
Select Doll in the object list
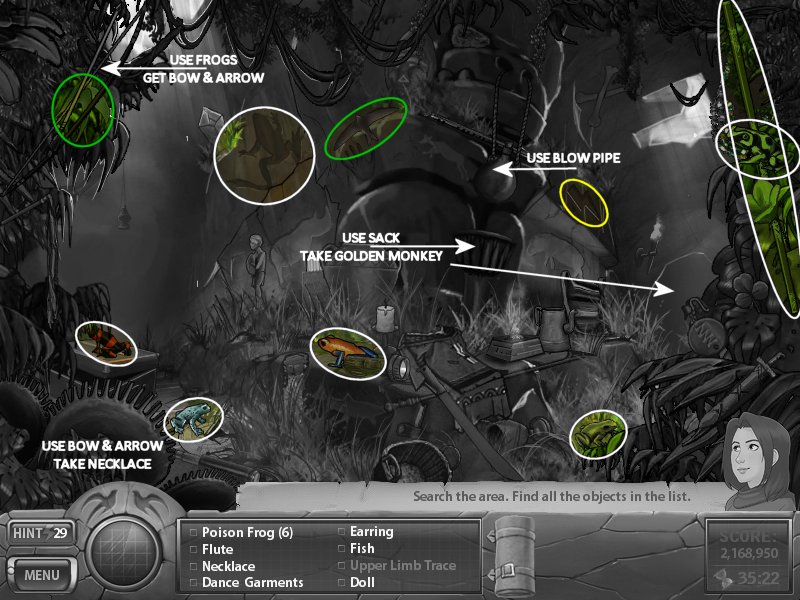362,582
